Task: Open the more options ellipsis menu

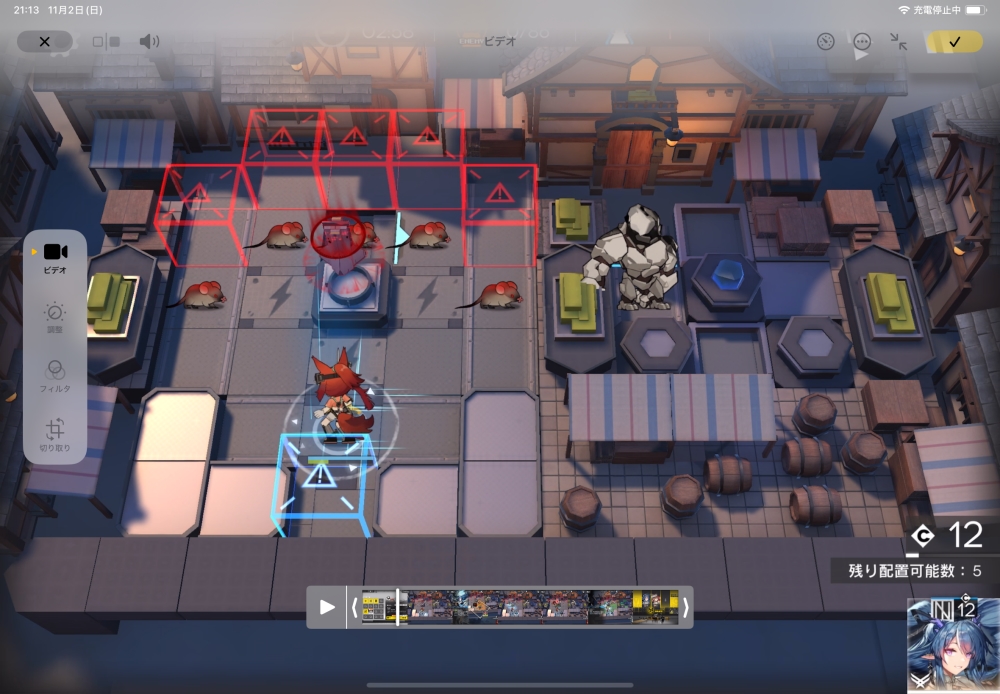Action: pyautogui.click(x=862, y=42)
